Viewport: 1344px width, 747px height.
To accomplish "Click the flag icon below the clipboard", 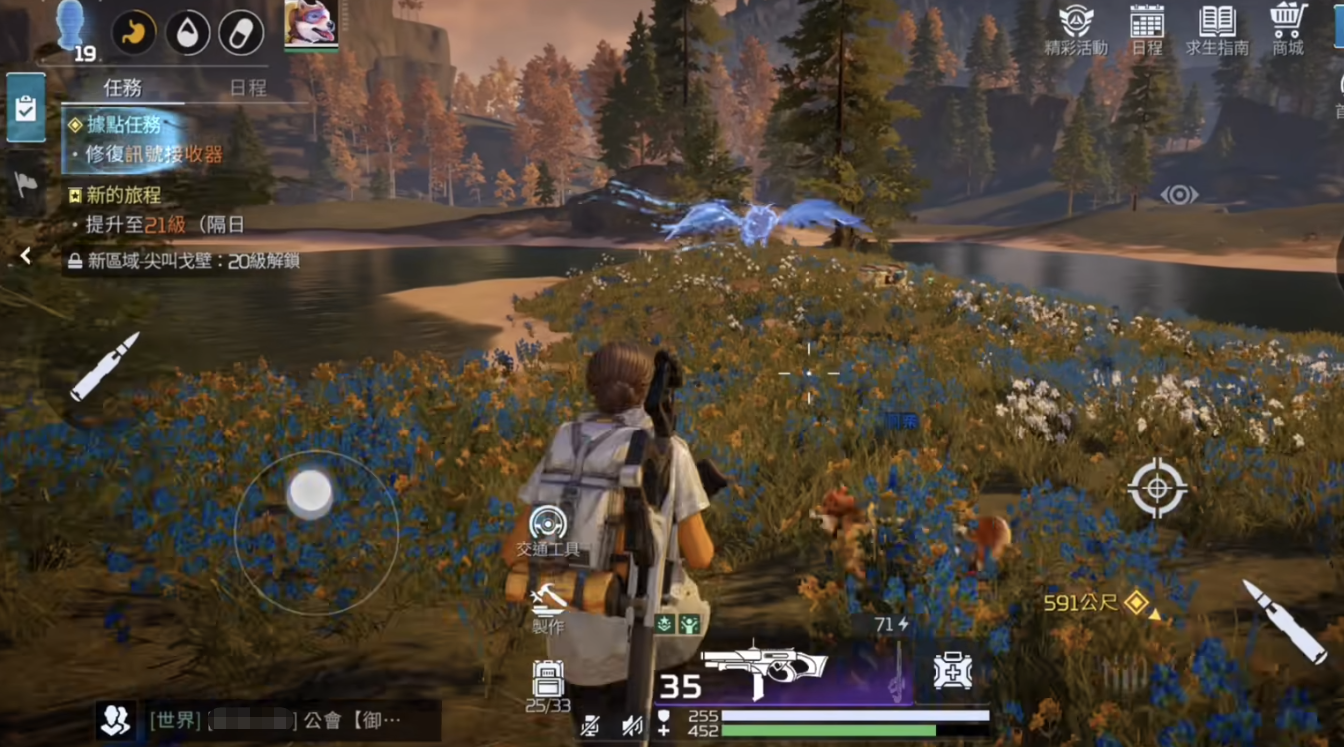I will pos(25,184).
